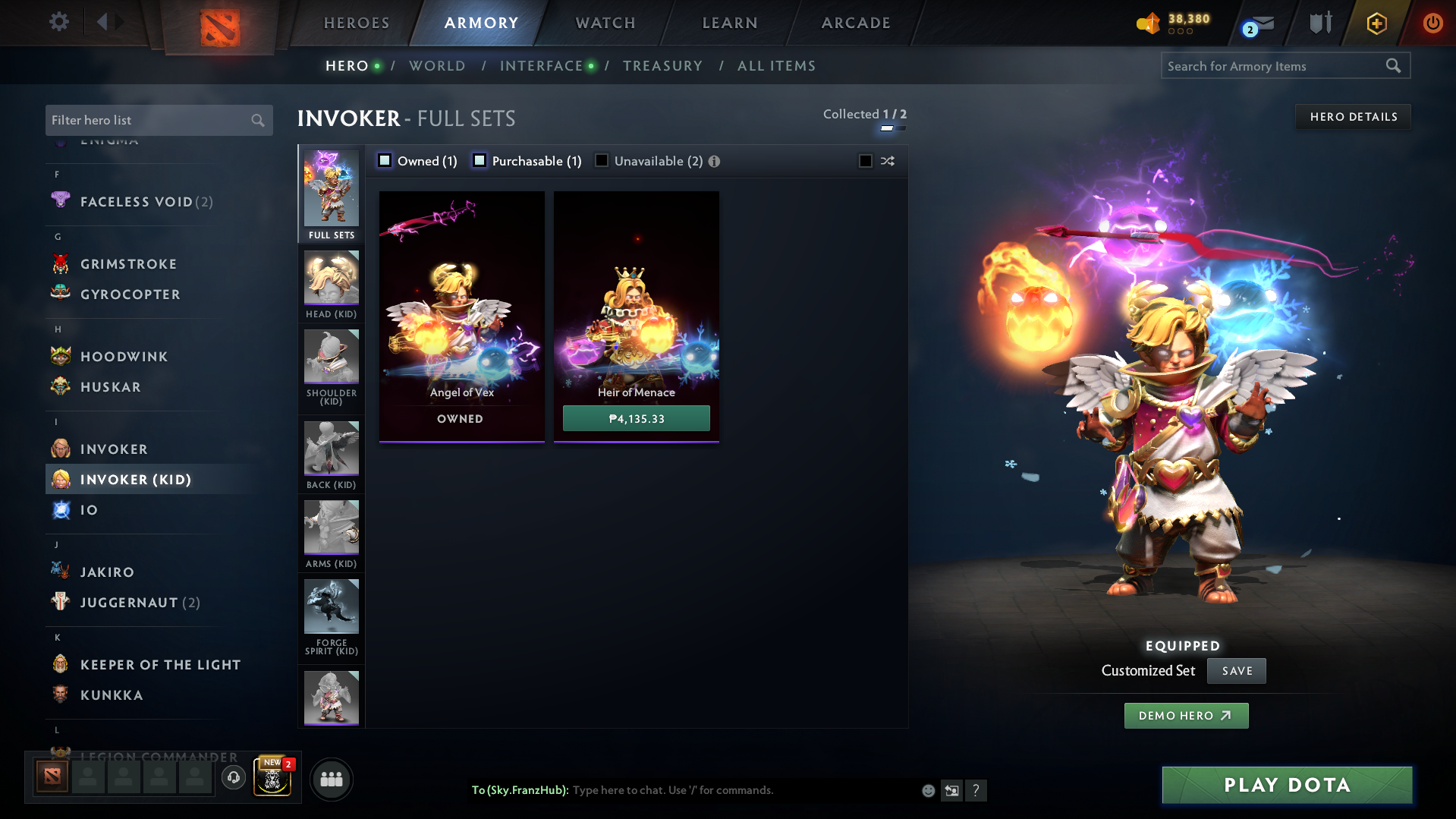Enable the Owned filter checkbox
Viewport: 1456px width, 819px height.
coord(385,160)
